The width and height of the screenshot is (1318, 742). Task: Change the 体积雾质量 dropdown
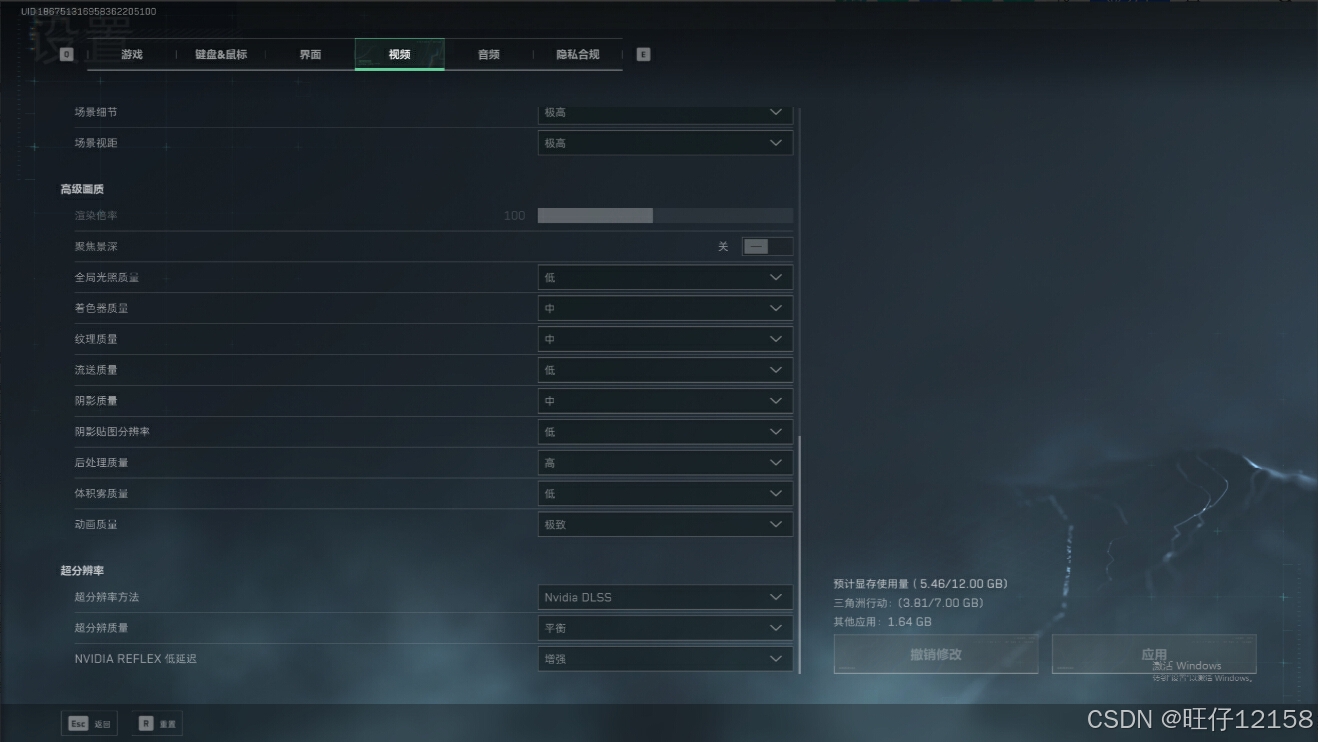click(x=665, y=494)
